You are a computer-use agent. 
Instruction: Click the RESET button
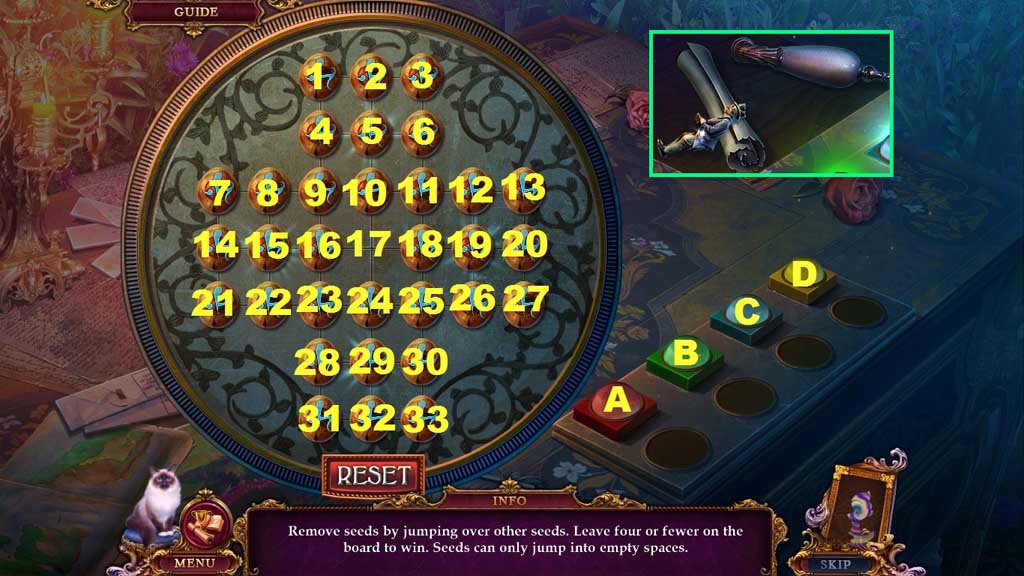(x=373, y=474)
